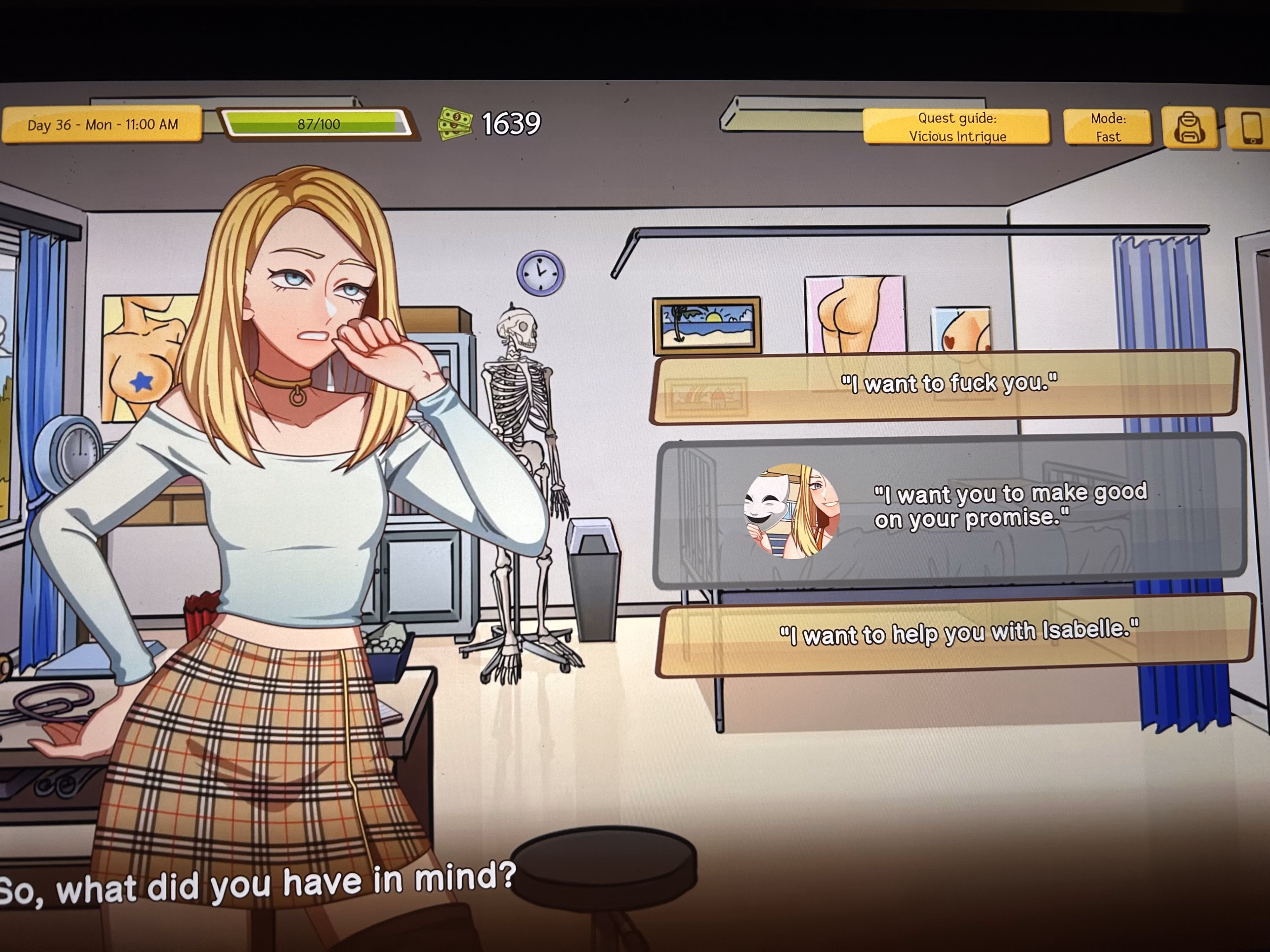Choose the "make good on your promise" reply
The image size is (1270, 952).
click(x=950, y=510)
